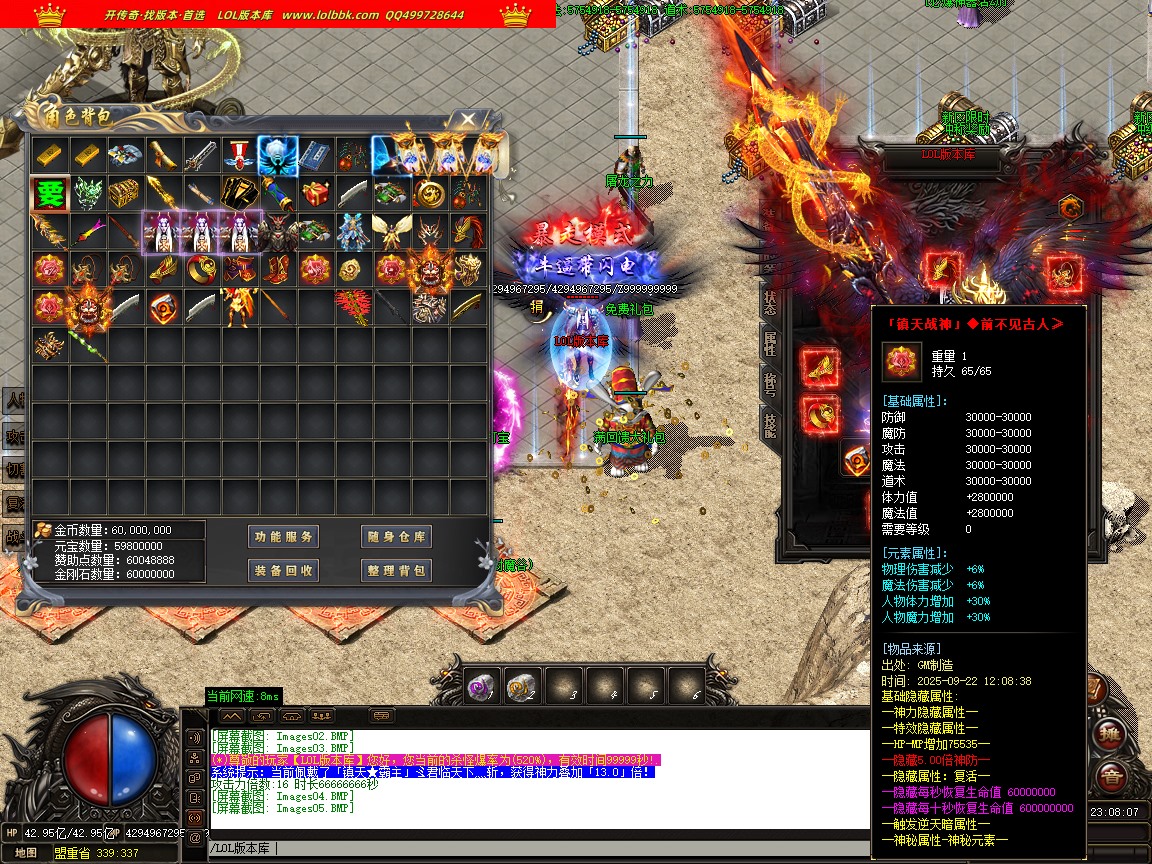This screenshot has width=1152, height=864.
Task: Close the 角色背包 inventory window
Action: pyautogui.click(x=468, y=119)
